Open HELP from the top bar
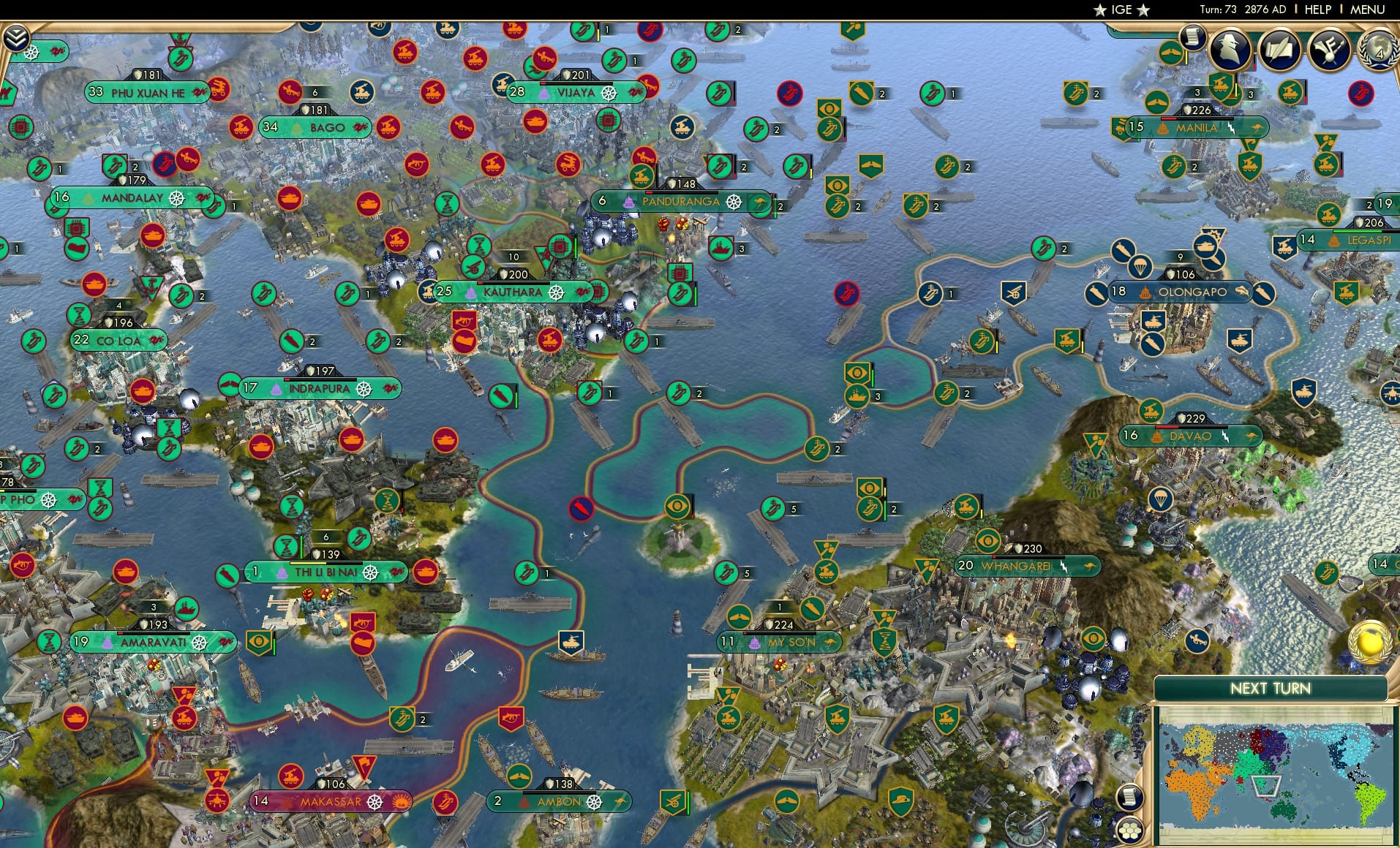 (x=1317, y=10)
